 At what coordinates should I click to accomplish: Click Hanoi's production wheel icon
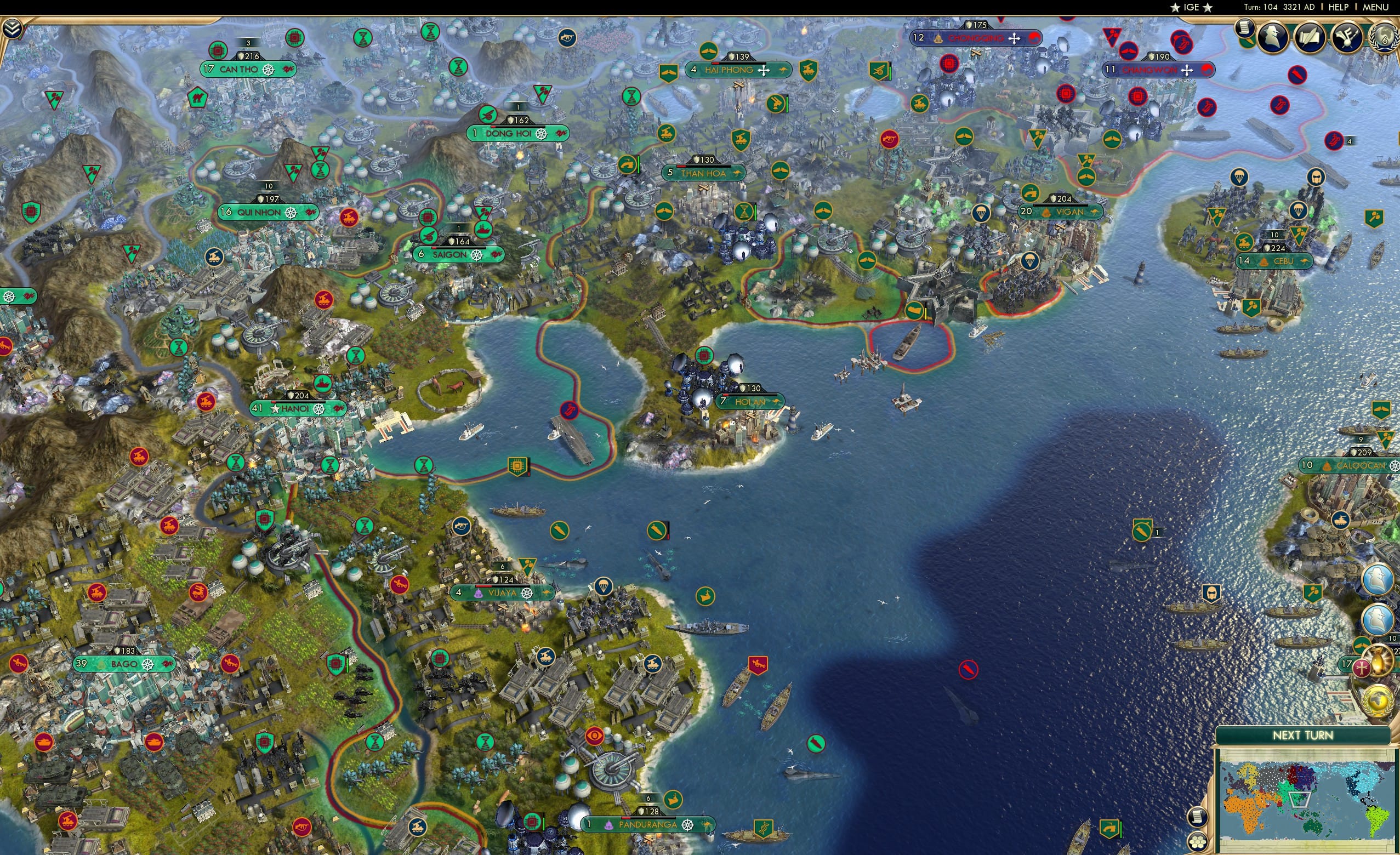coord(318,411)
